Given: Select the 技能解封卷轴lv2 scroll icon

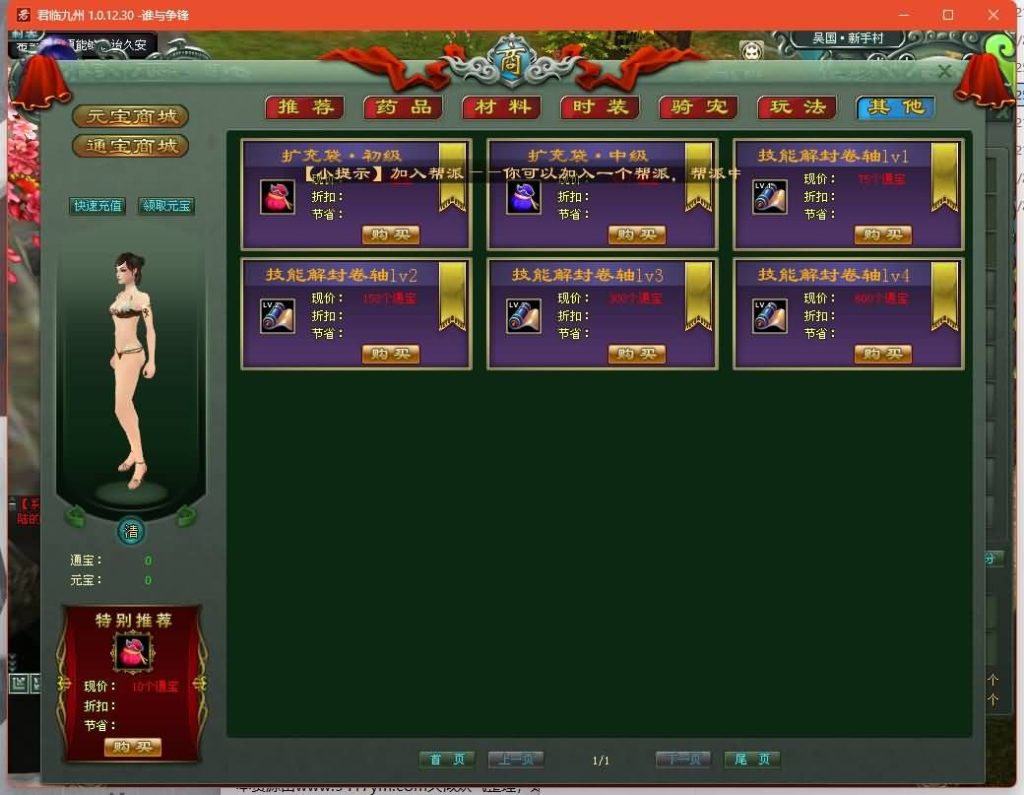Looking at the screenshot, I should point(278,316).
